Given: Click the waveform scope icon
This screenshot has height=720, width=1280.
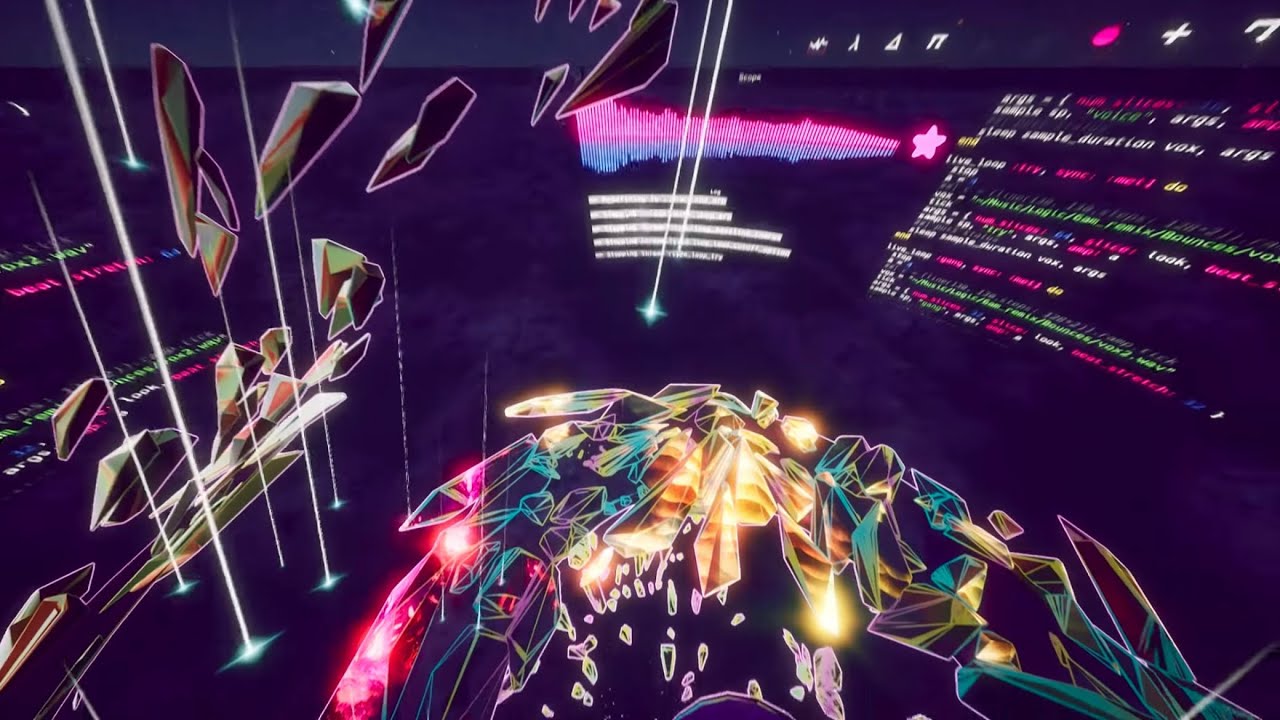Looking at the screenshot, I should pos(818,45).
